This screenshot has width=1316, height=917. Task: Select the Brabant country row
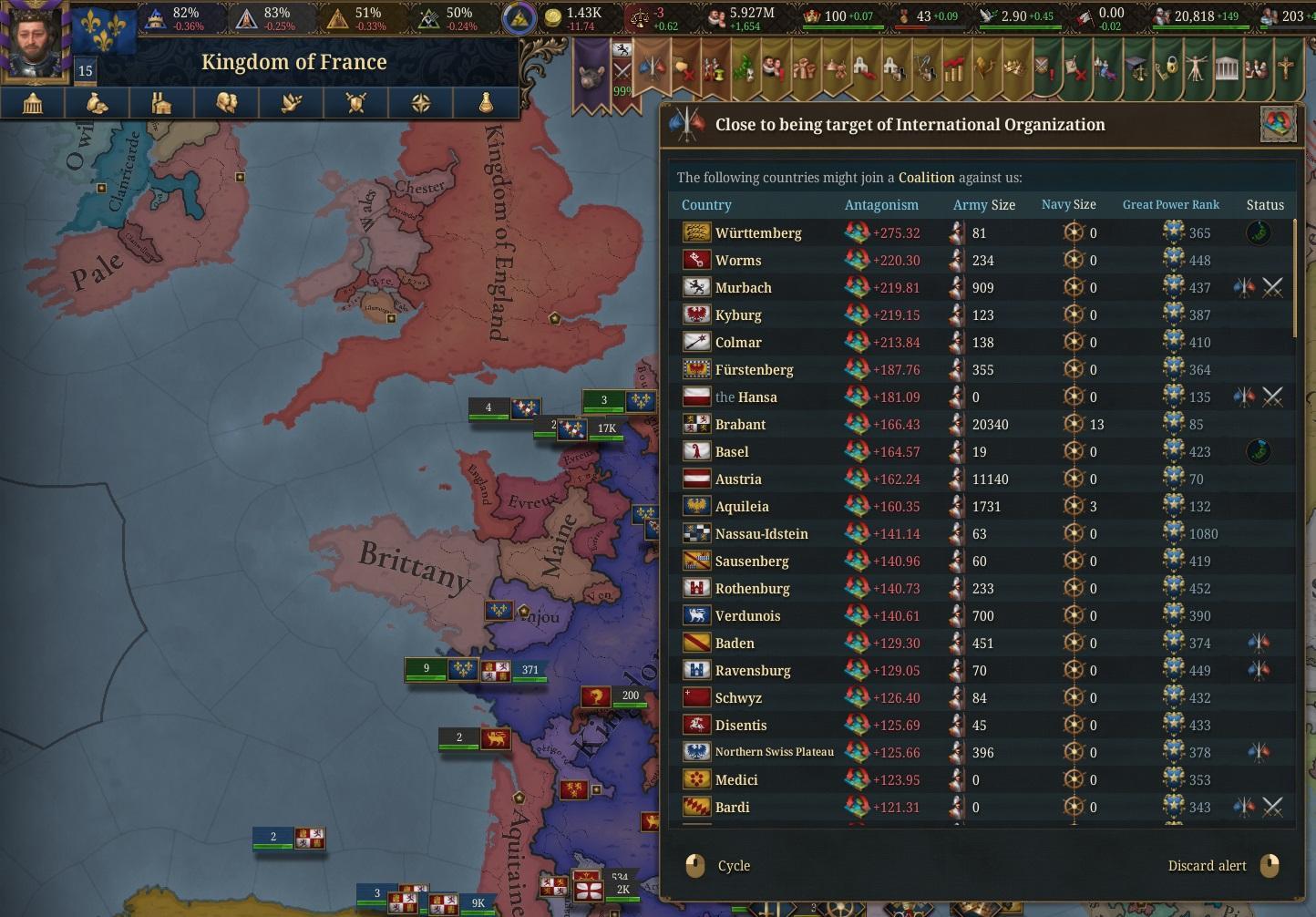pyautogui.click(x=740, y=425)
